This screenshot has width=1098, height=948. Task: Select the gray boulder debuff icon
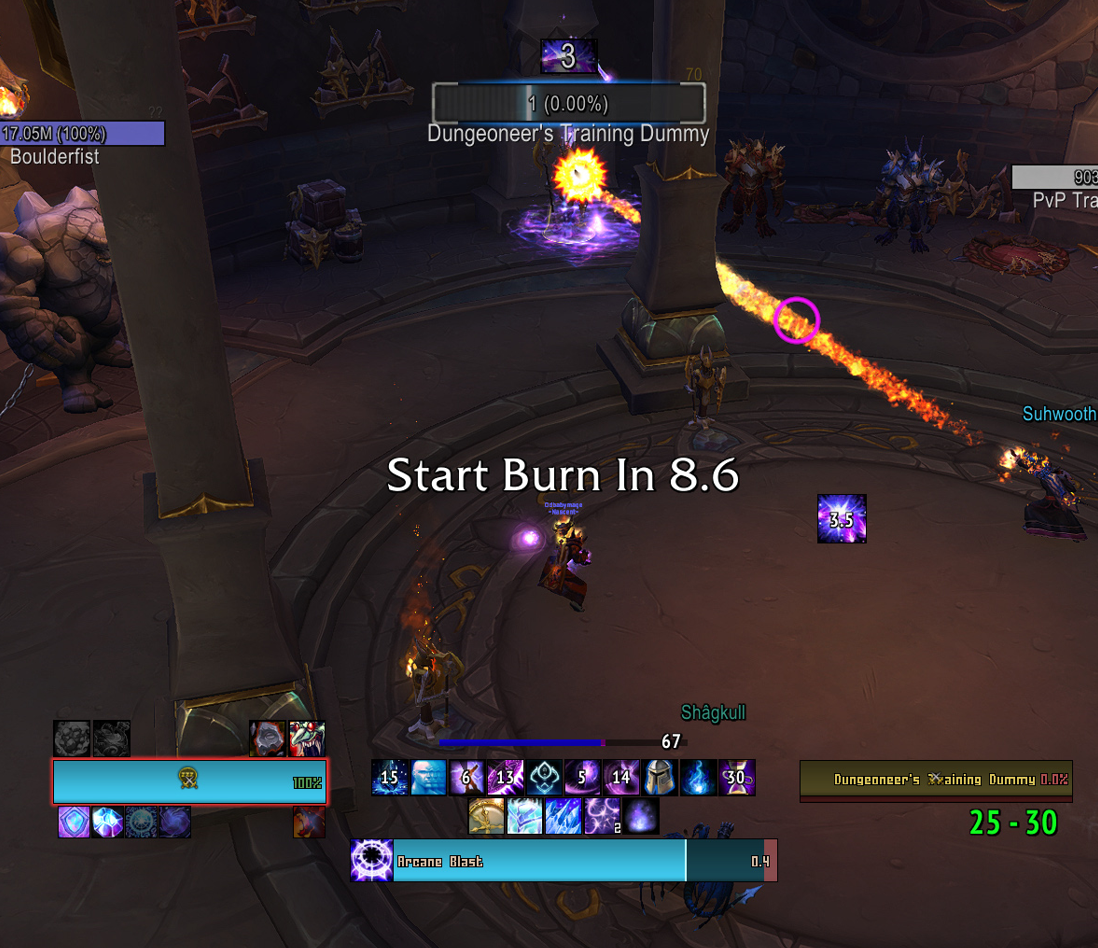[72, 738]
